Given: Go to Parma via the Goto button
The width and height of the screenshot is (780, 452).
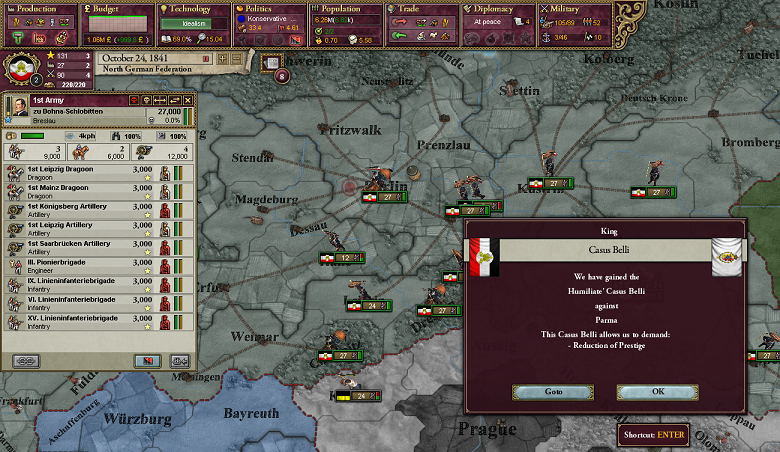Looking at the screenshot, I should pos(553,391).
